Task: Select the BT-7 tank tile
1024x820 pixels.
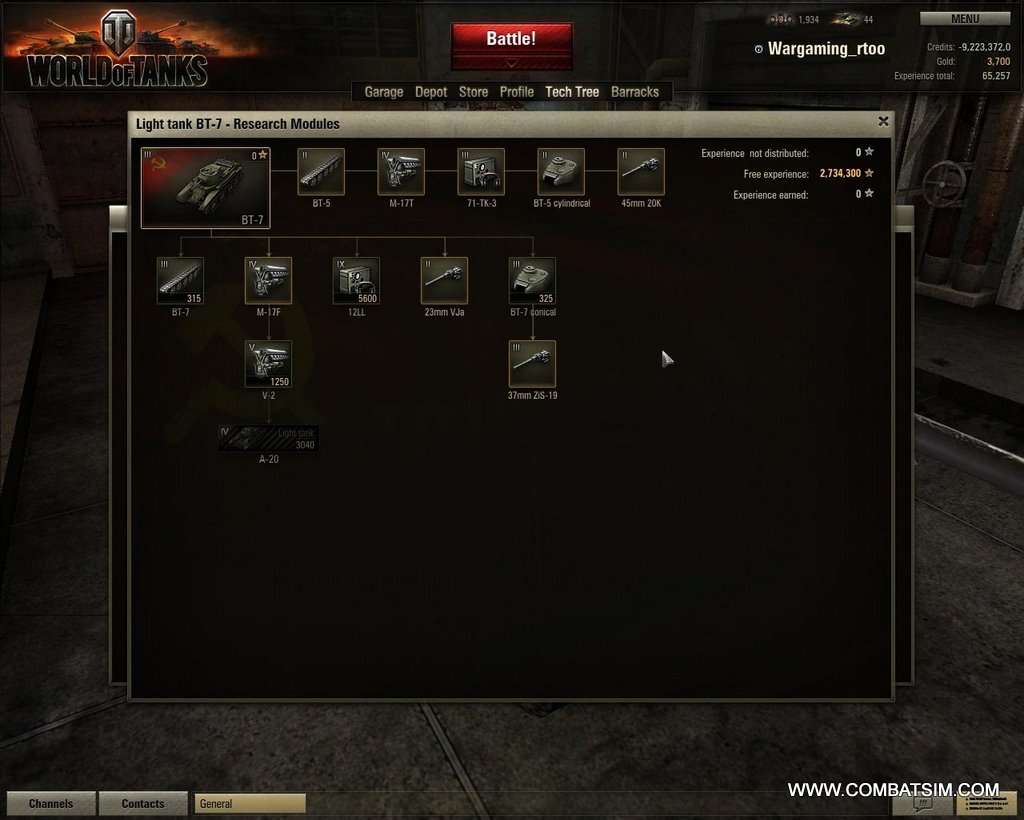Action: 206,188
